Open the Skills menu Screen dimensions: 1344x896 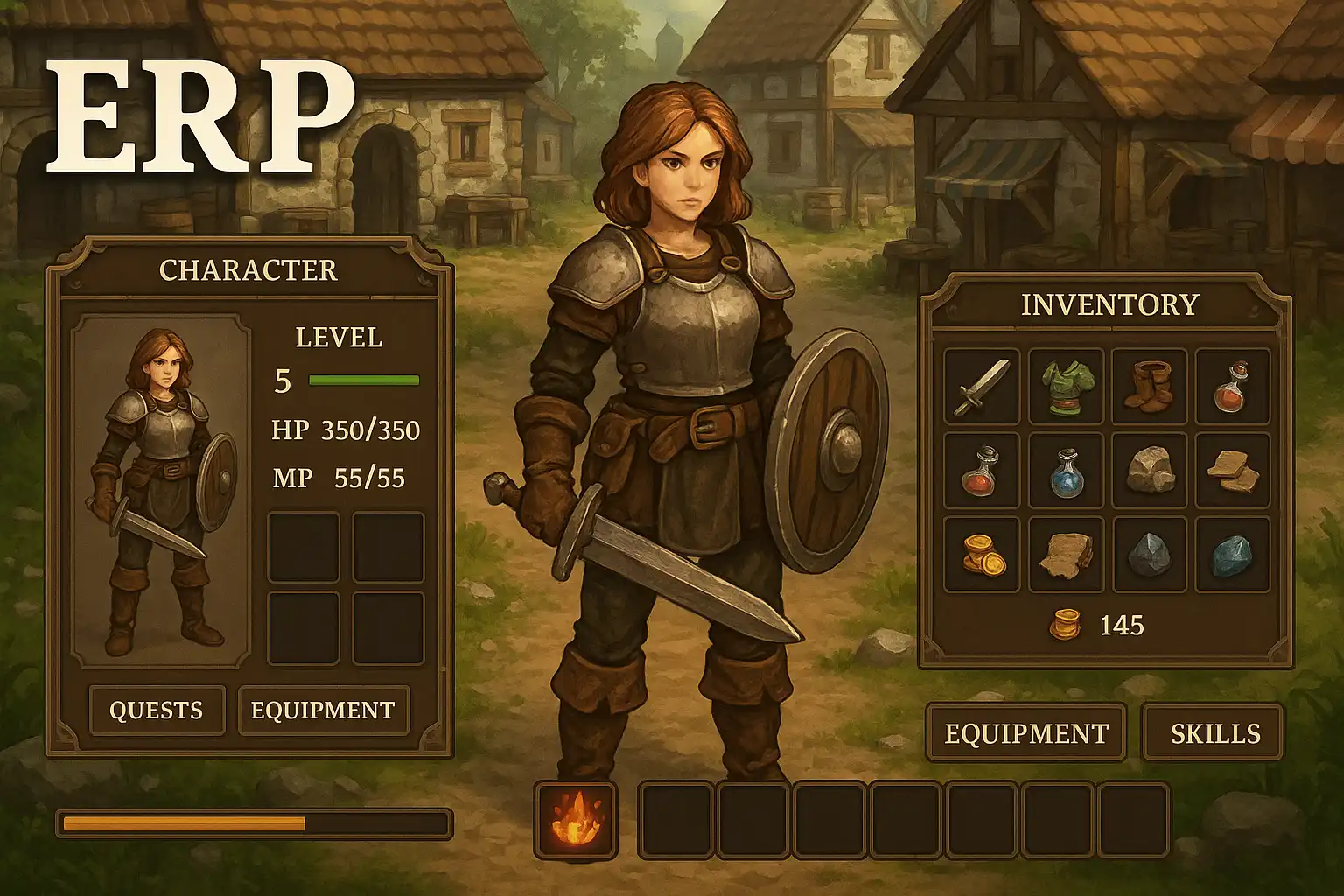[x=1214, y=732]
